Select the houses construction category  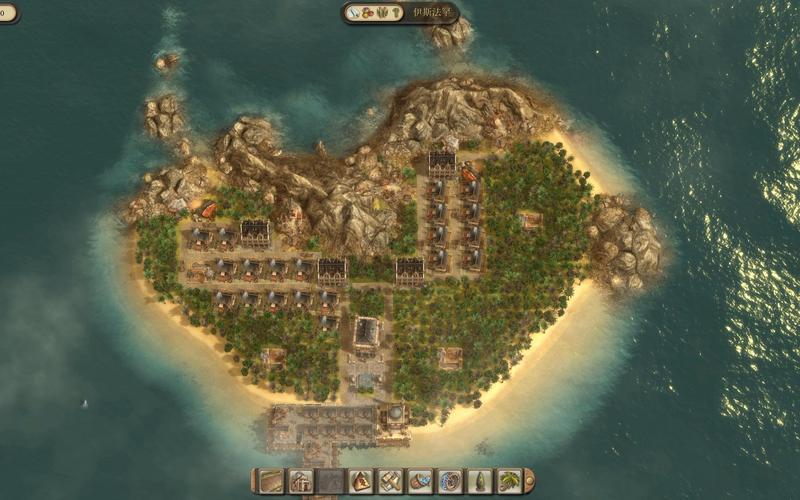pos(301,481)
